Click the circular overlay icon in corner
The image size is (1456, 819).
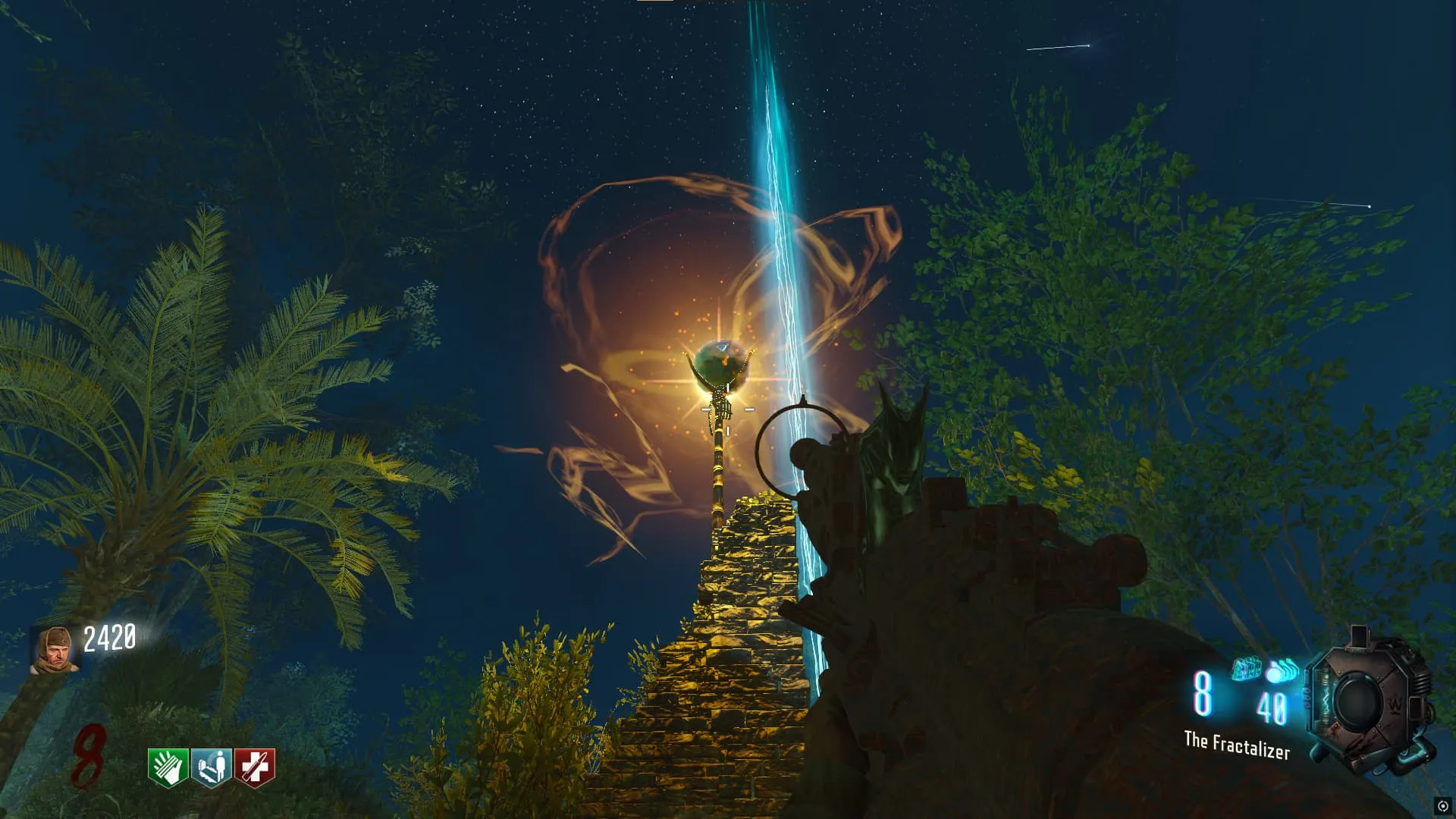click(x=1442, y=806)
